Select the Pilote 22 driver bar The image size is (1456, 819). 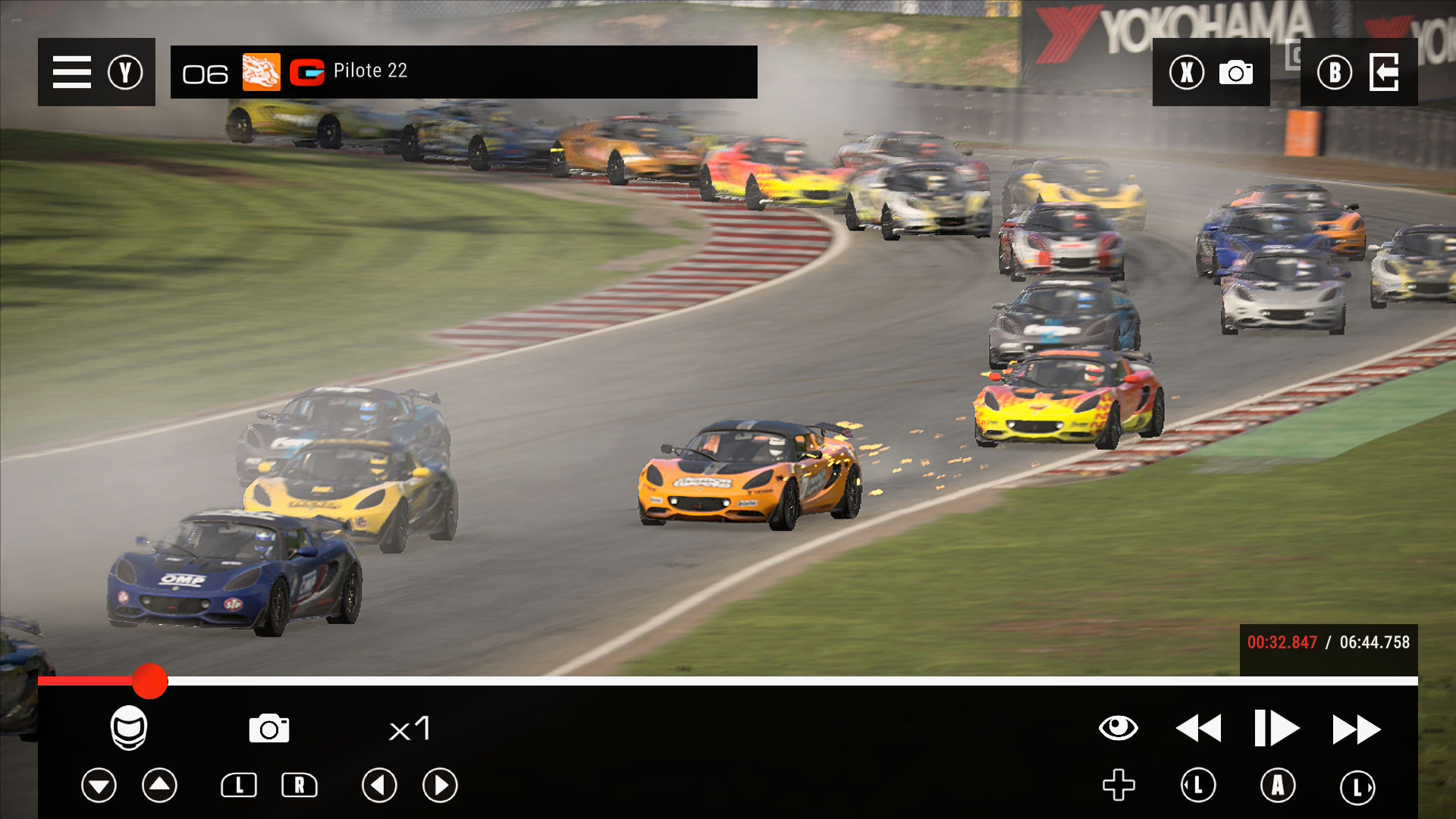point(463,72)
